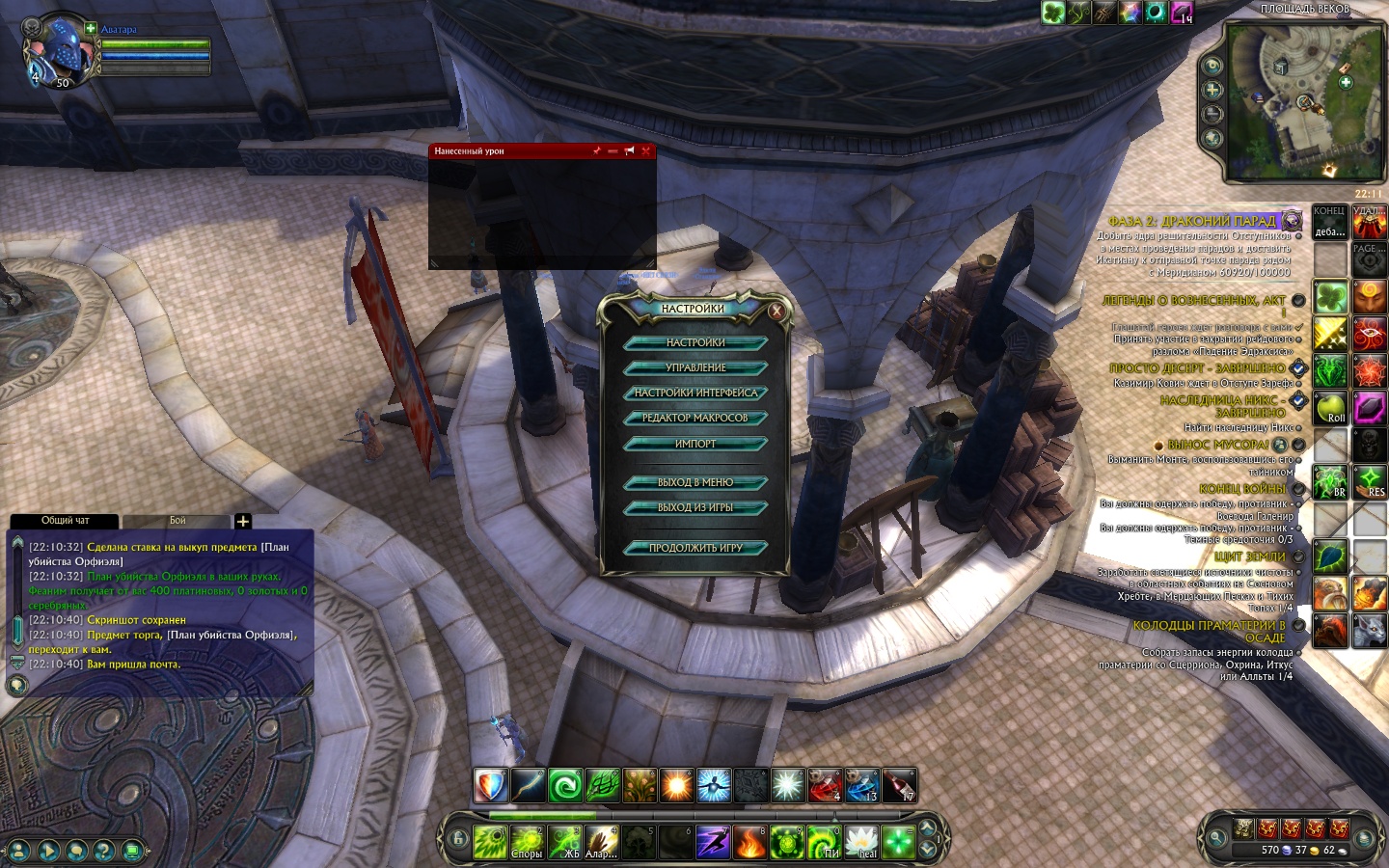The image size is (1389, 868).
Task: Close the settings menu with its X
Action: [776, 311]
